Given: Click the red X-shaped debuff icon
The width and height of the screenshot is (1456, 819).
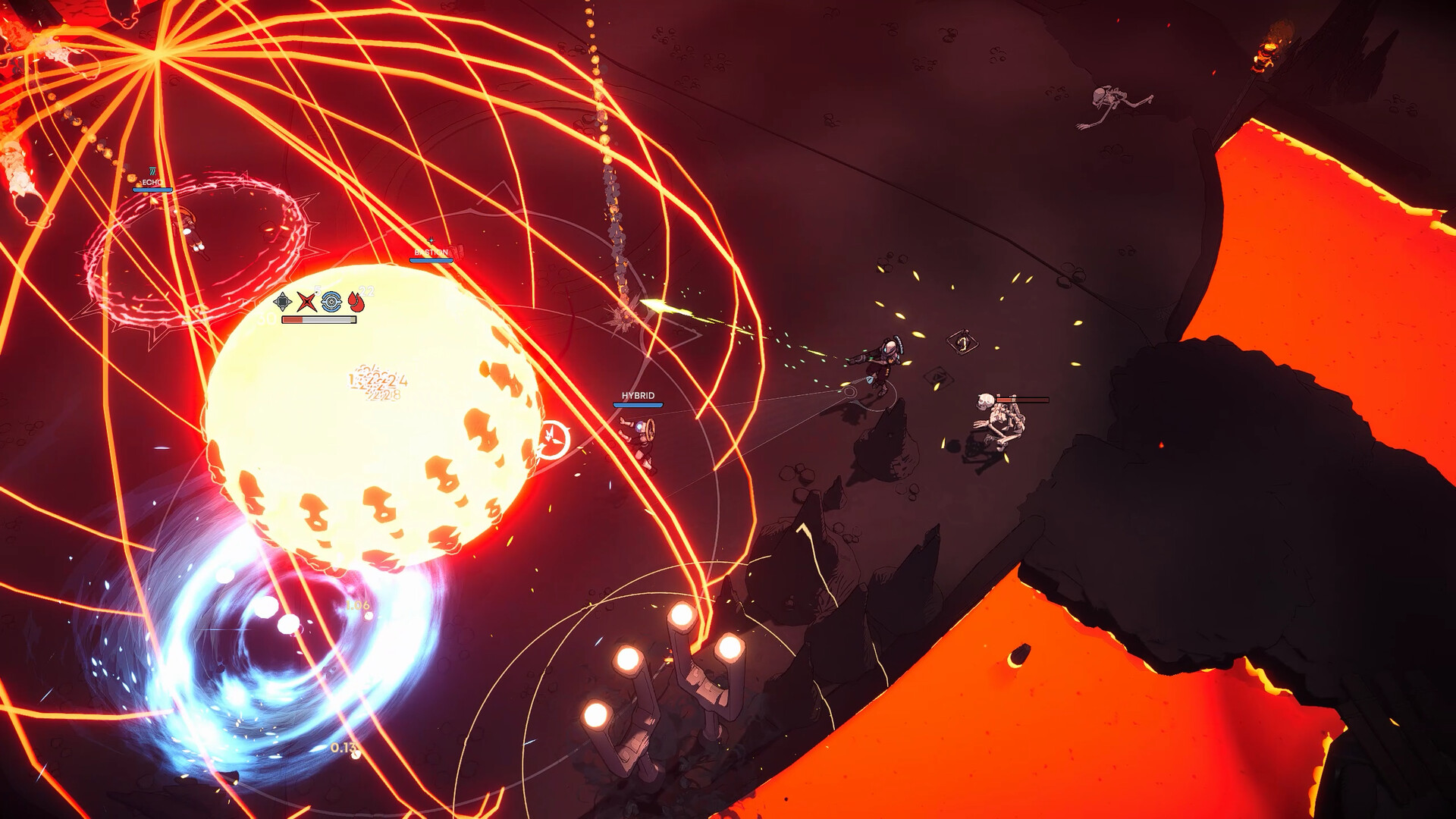Looking at the screenshot, I should pyautogui.click(x=307, y=303).
